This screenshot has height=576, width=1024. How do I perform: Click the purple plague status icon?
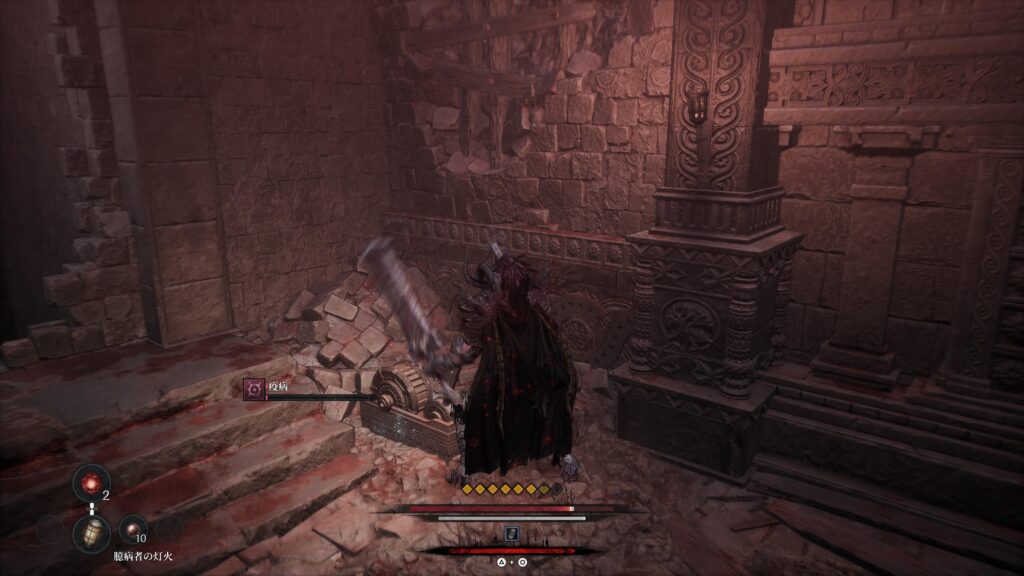[254, 389]
